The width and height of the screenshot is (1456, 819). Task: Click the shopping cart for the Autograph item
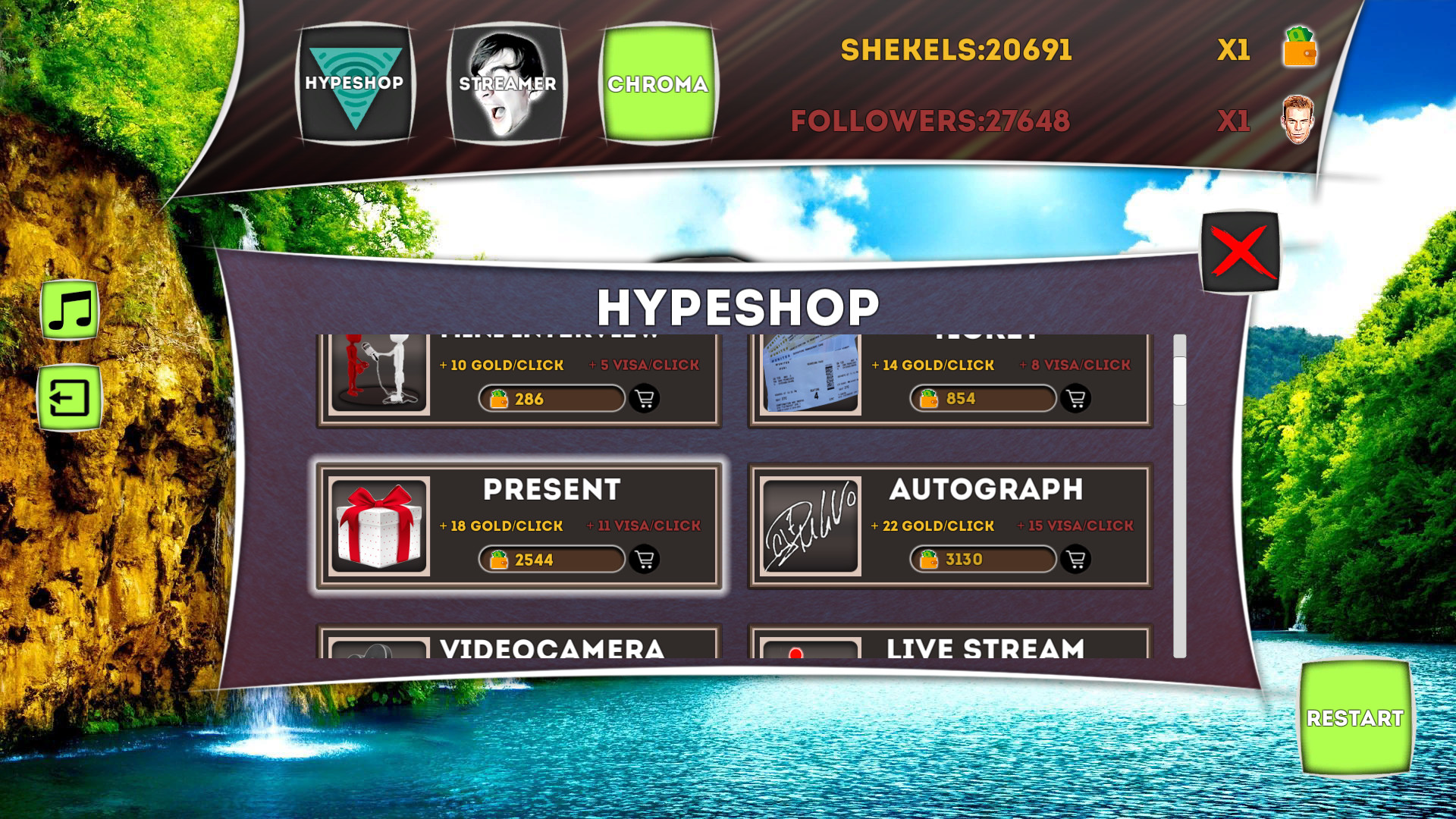(1077, 560)
